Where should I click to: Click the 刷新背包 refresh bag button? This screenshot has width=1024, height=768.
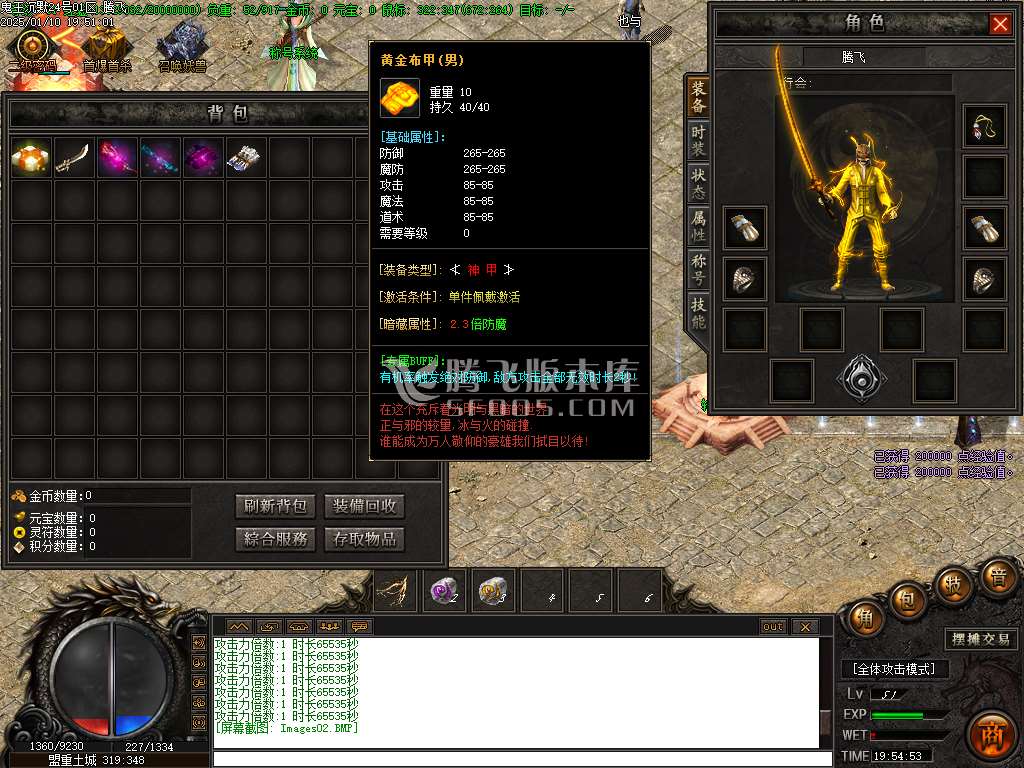[x=275, y=506]
